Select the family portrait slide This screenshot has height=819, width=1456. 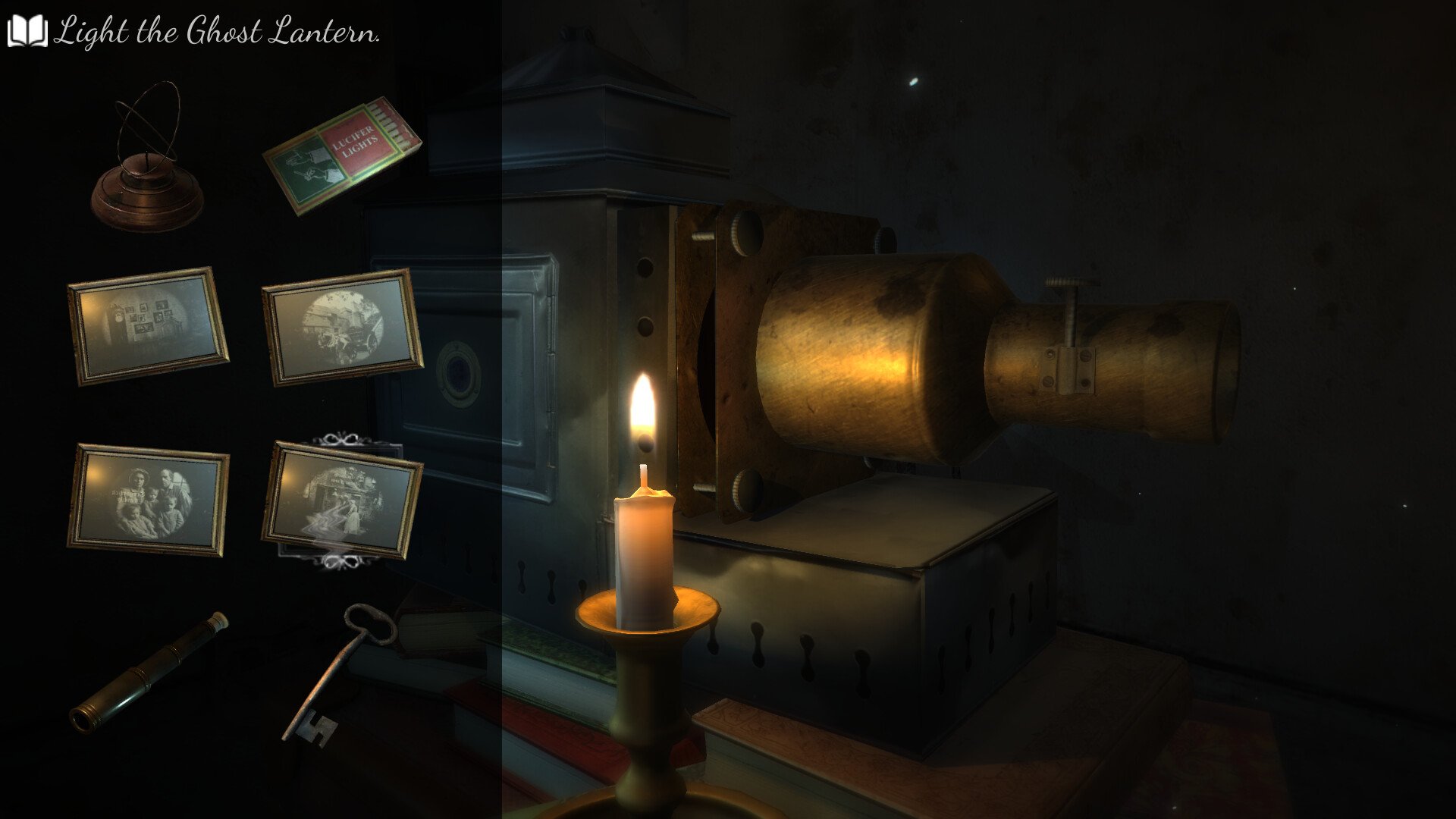click(149, 499)
